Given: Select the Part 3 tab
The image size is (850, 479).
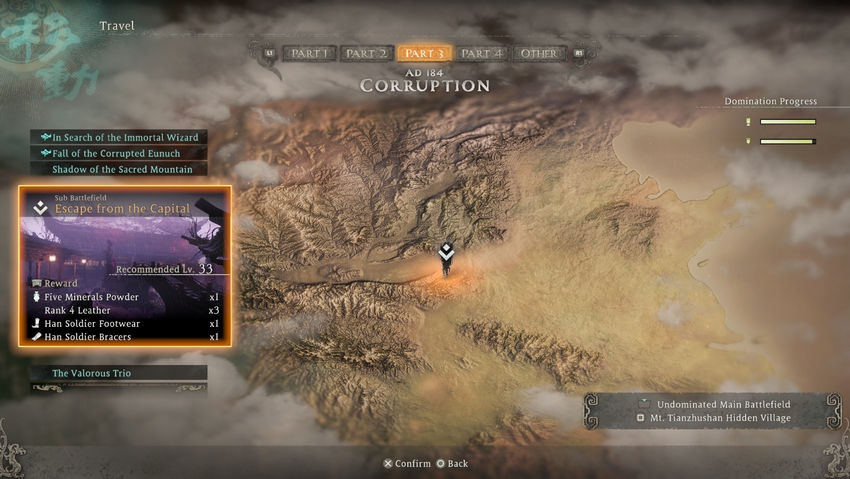Looking at the screenshot, I should (425, 54).
